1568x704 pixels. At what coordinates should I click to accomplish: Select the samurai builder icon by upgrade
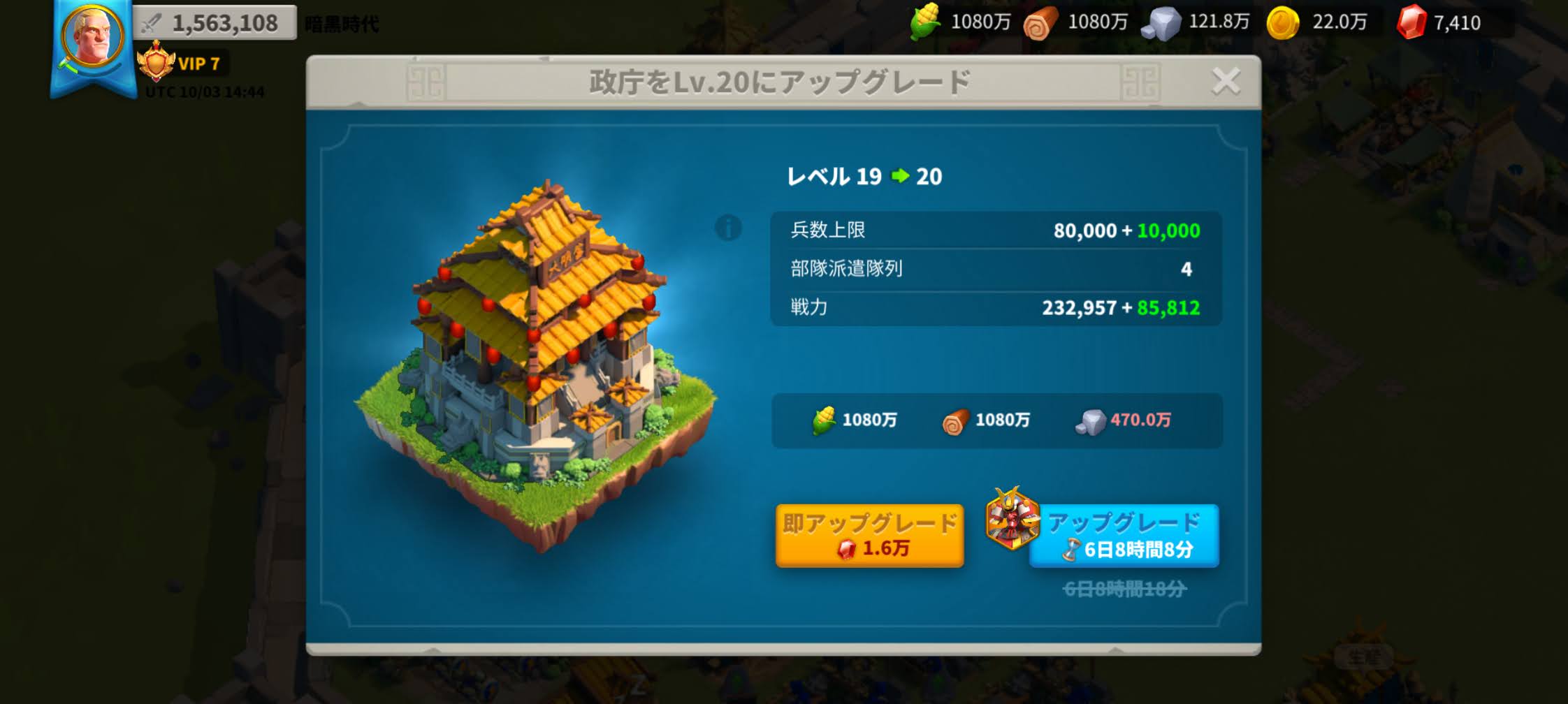point(1010,519)
